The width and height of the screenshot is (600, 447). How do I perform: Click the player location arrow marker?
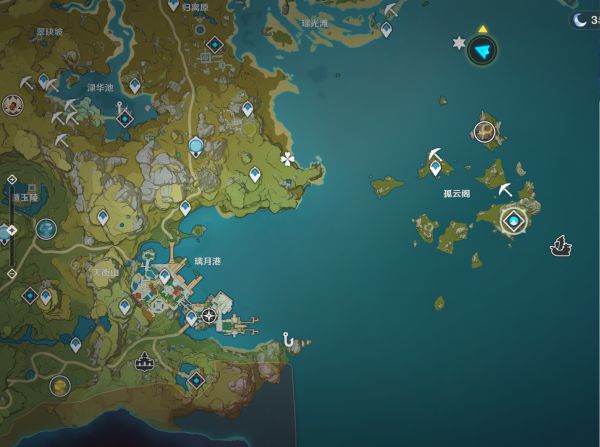[482, 50]
